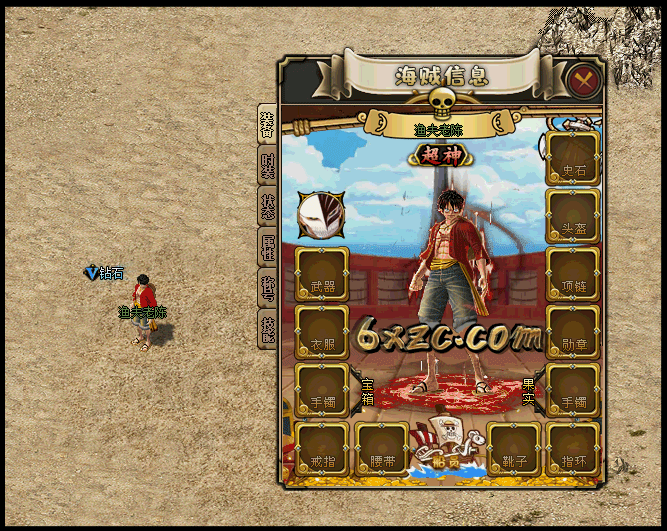Click the hollow mask icon
Viewport: 667px width, 531px height.
pyautogui.click(x=321, y=215)
